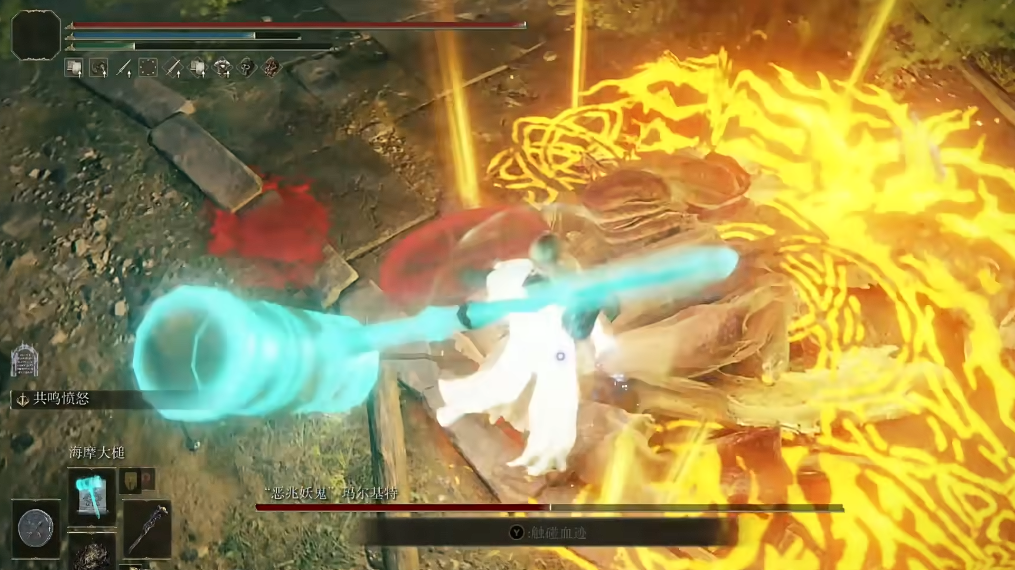
Task: Select the quick item slot below spell
Action: (x=93, y=552)
